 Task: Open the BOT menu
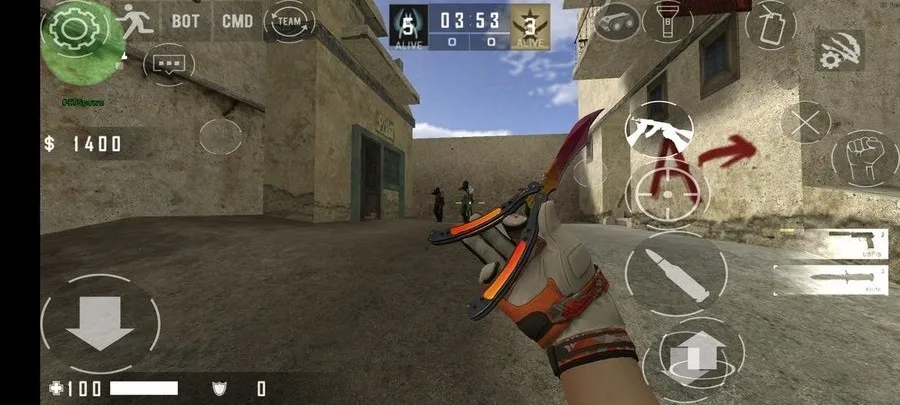tap(186, 20)
